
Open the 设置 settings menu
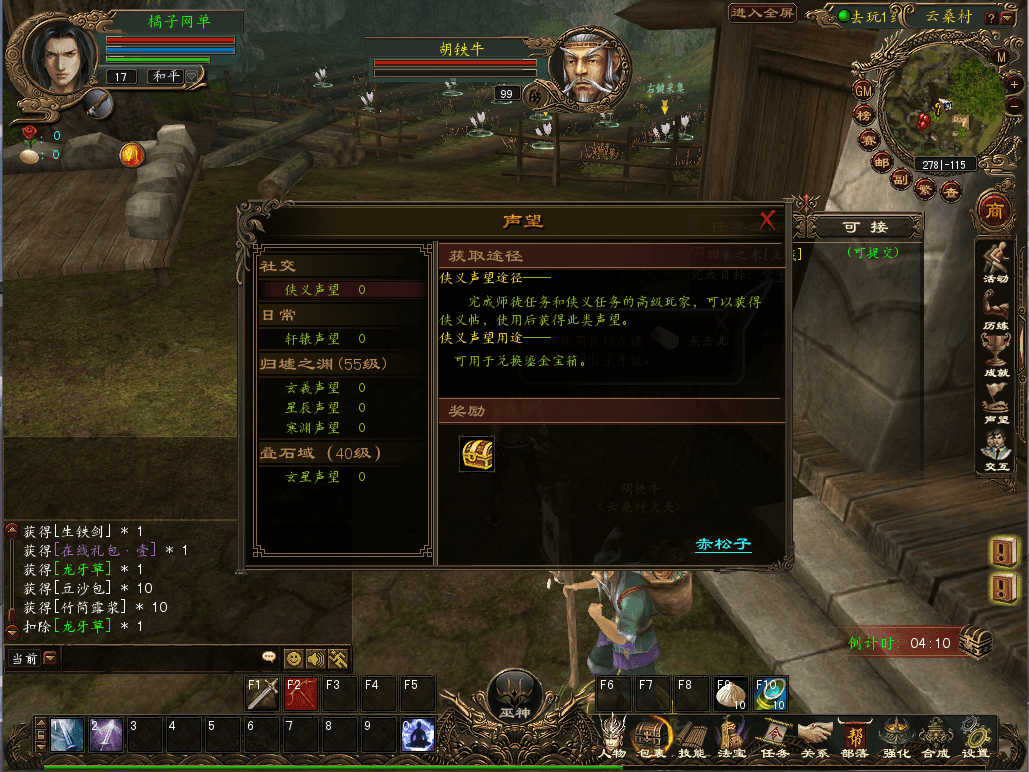coord(975,737)
